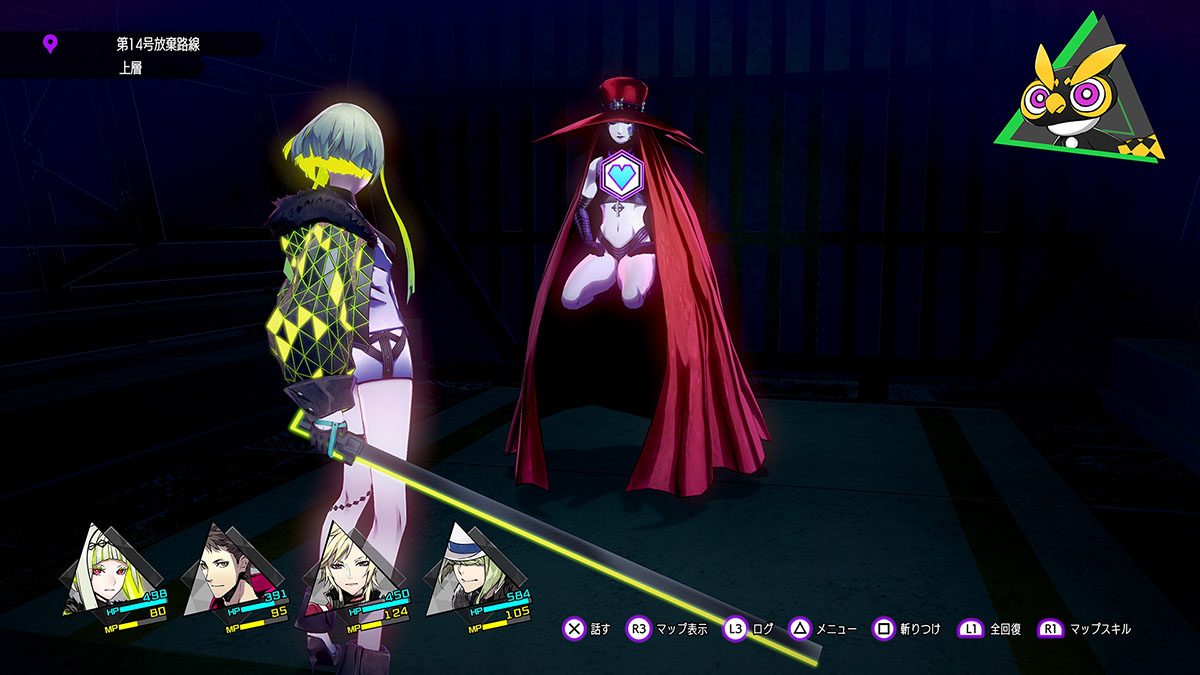Click the owl navigator icon
Viewport: 1200px width, 675px height.
click(x=1078, y=95)
